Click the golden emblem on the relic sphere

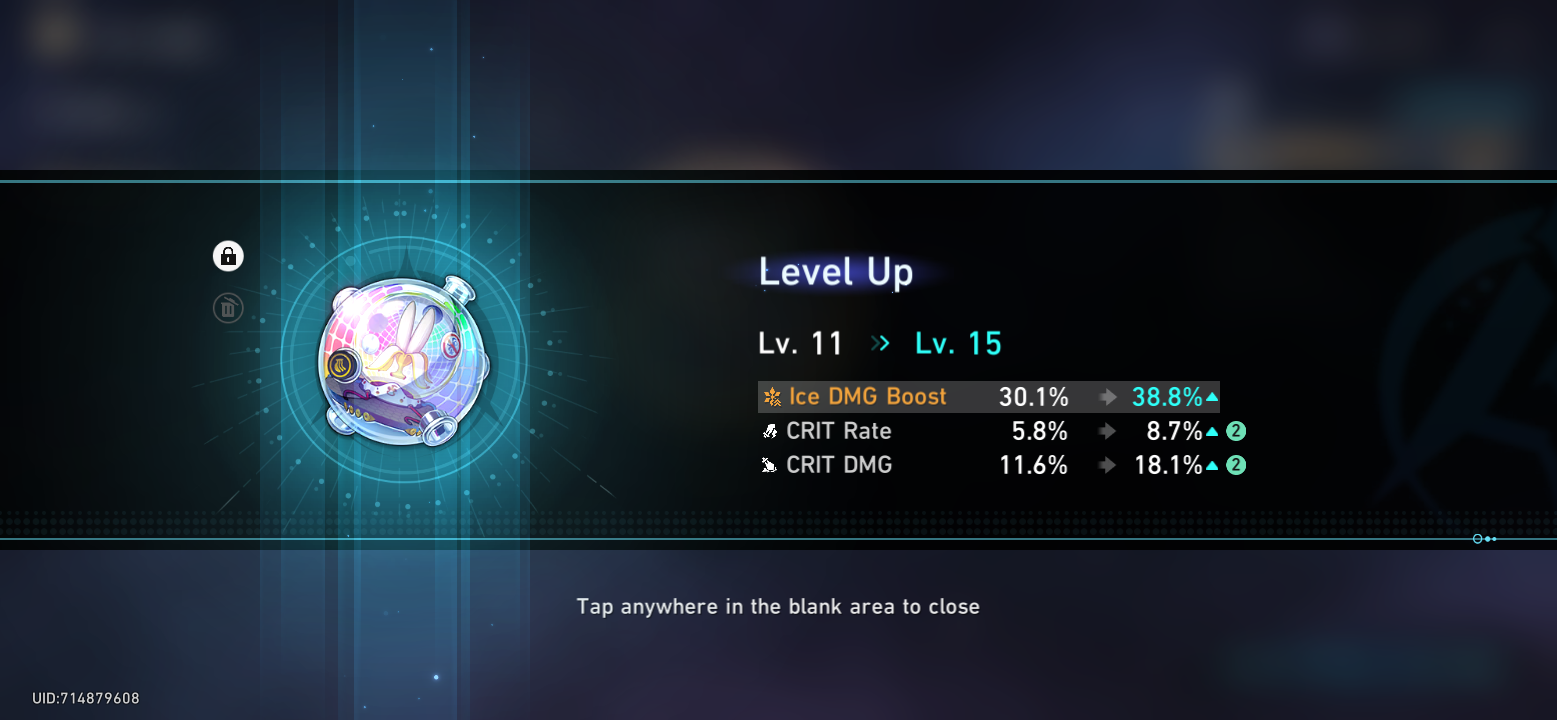(342, 364)
